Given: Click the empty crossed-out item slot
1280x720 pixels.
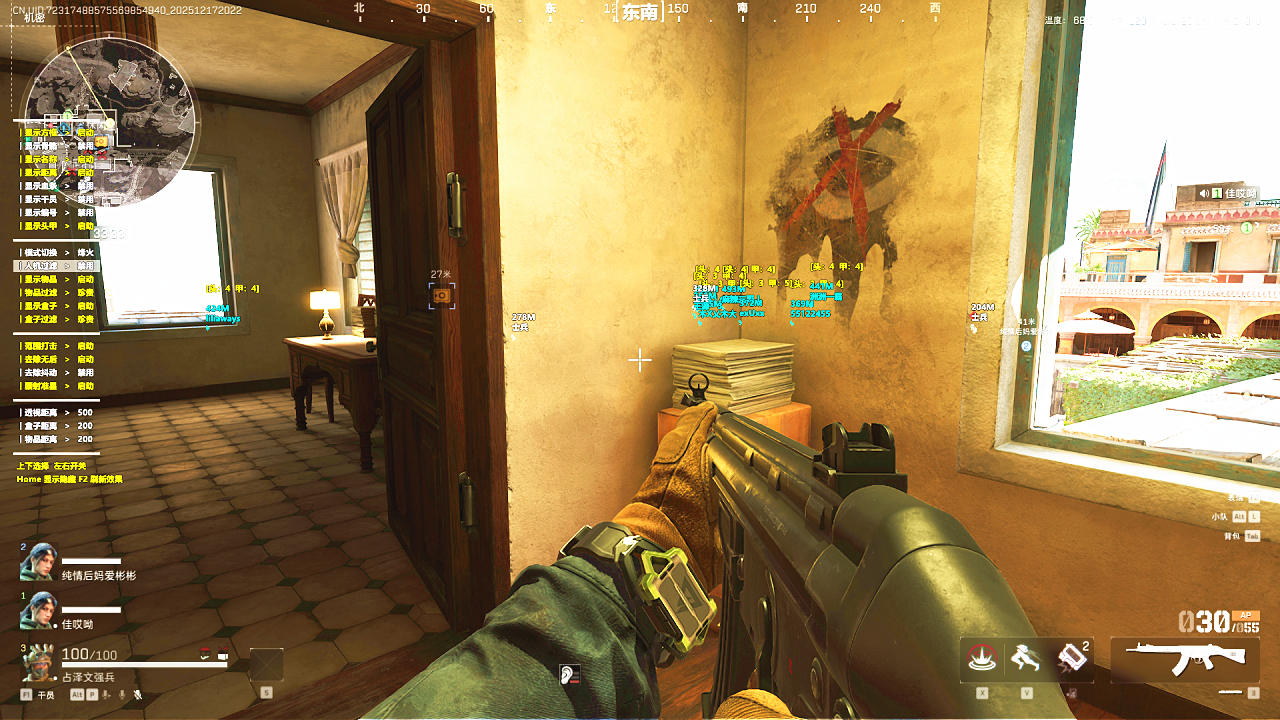Looking at the screenshot, I should point(266,665).
